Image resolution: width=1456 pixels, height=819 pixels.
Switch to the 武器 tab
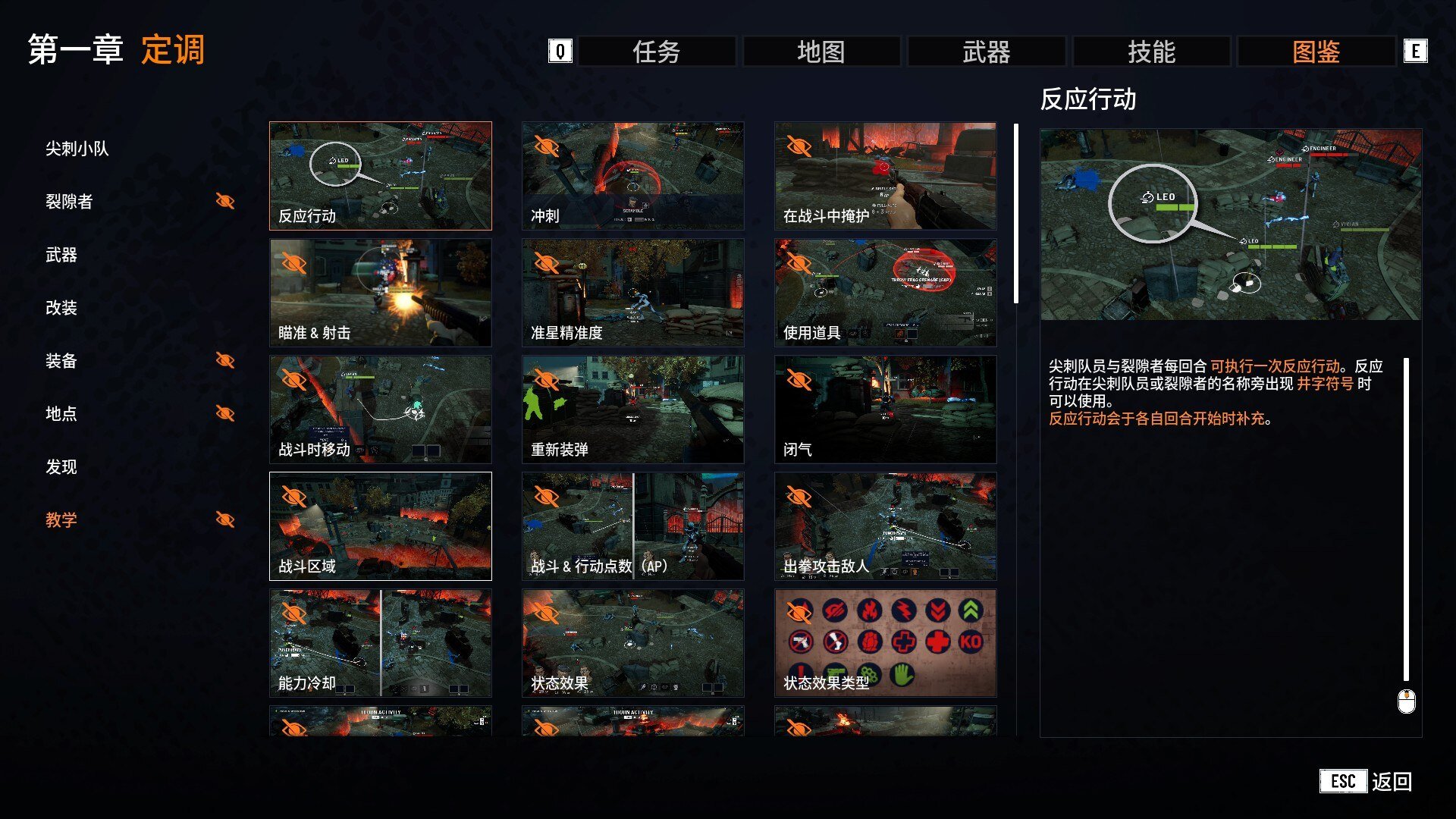click(984, 52)
